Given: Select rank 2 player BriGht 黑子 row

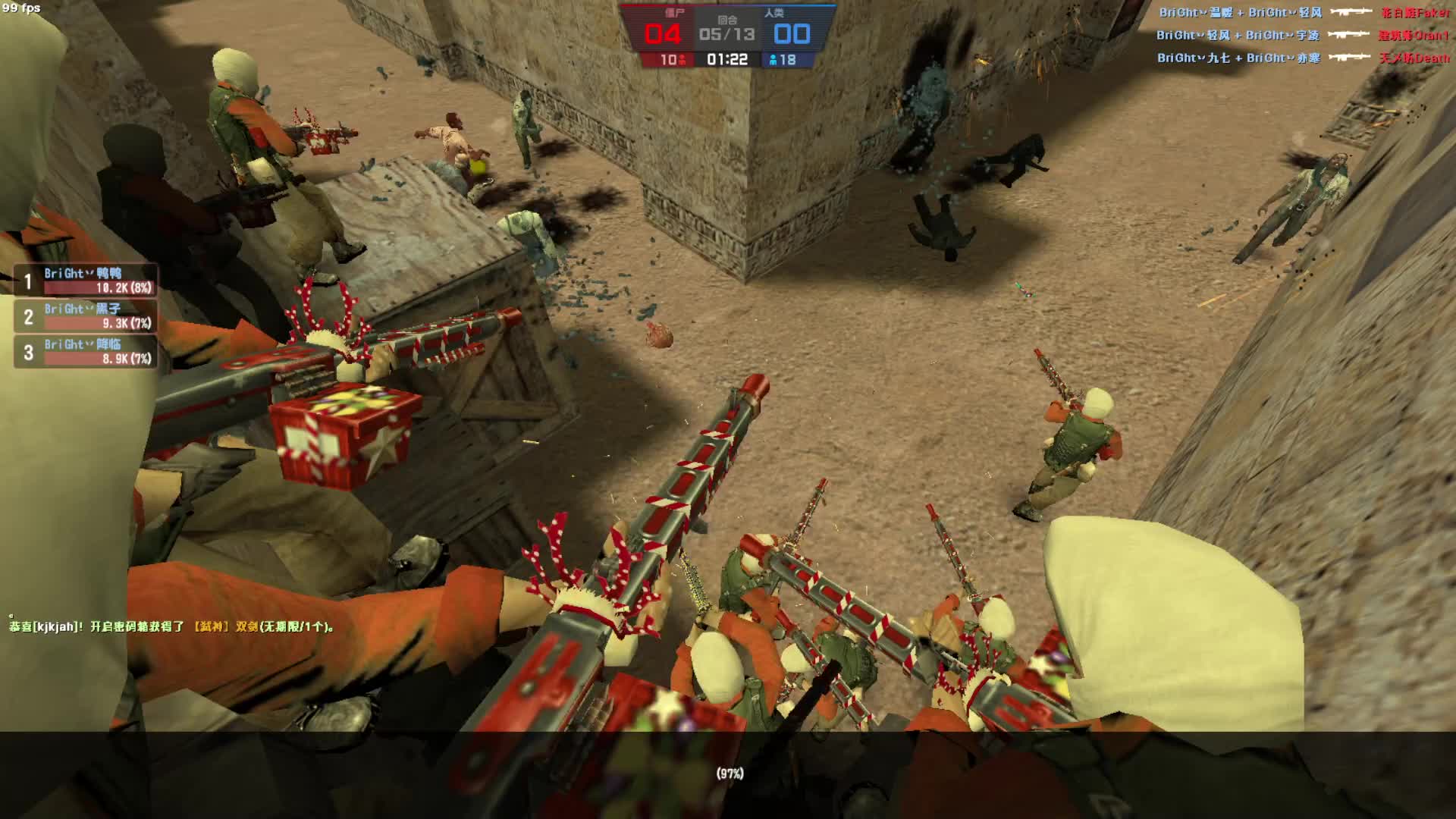Looking at the screenshot, I should (86, 316).
